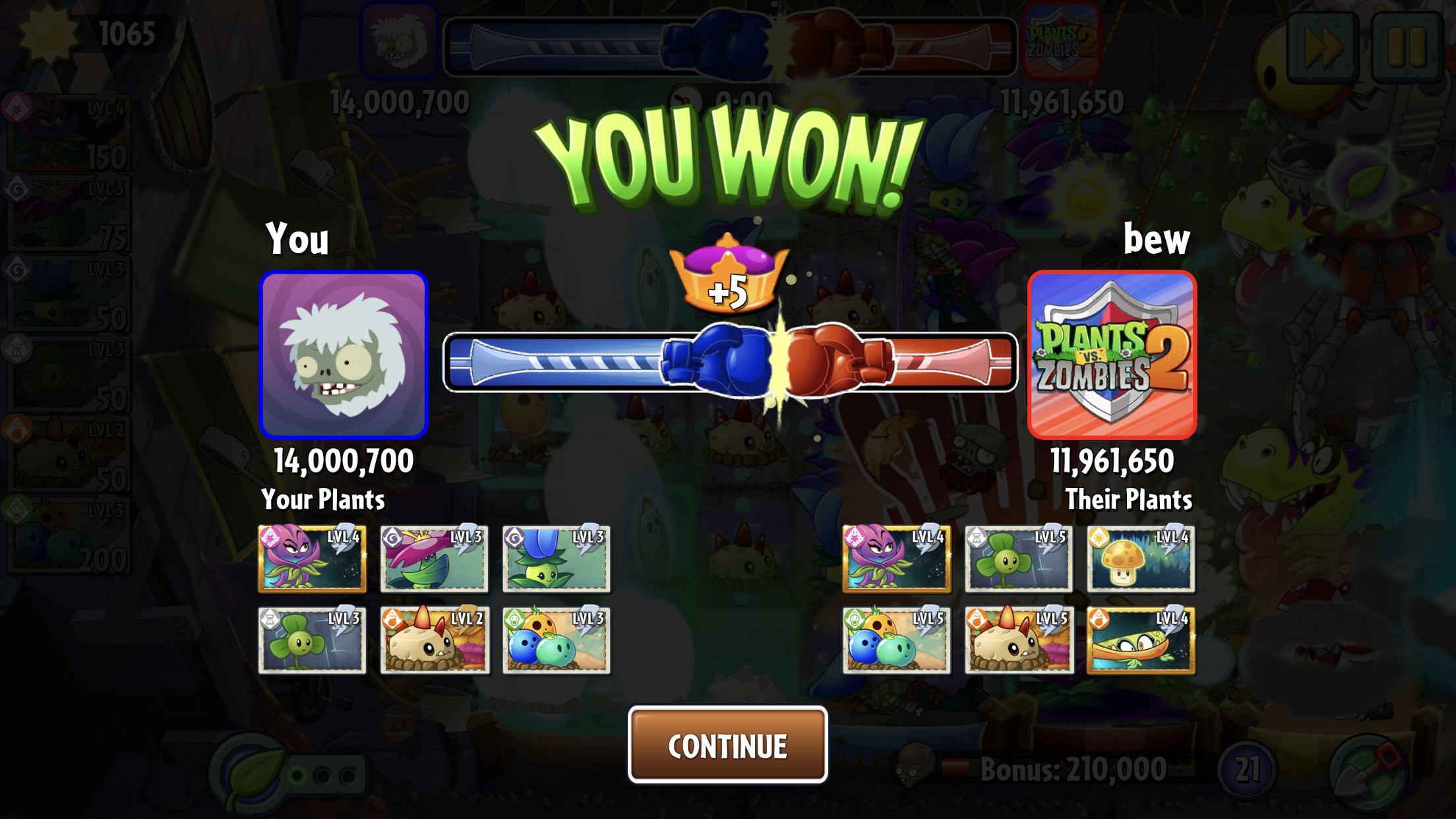The height and width of the screenshot is (819, 1456).
Task: Select the Nightshade card under Your Plants
Action: pyautogui.click(x=312, y=559)
